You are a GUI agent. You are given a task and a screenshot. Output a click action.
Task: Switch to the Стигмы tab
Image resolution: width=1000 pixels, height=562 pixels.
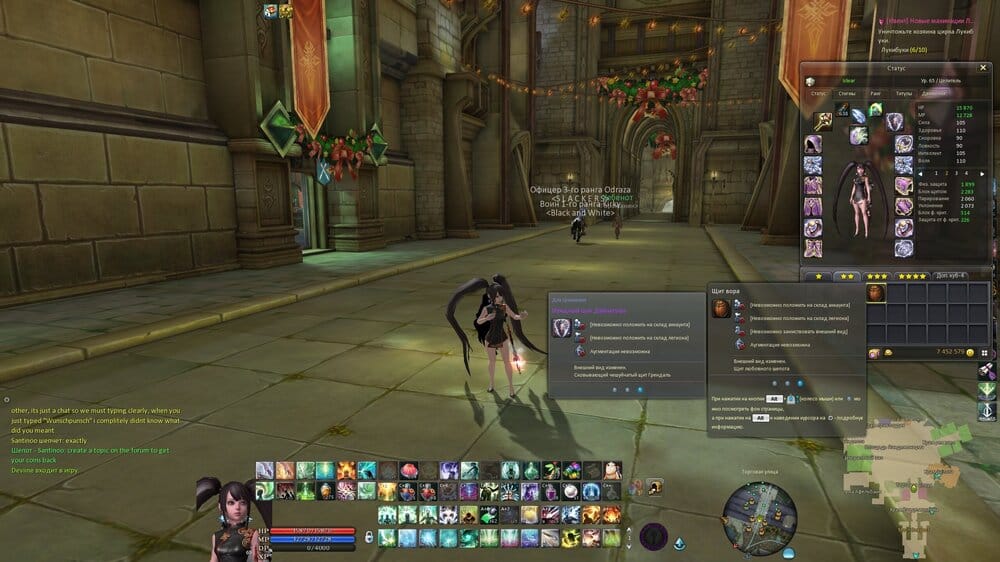click(846, 93)
